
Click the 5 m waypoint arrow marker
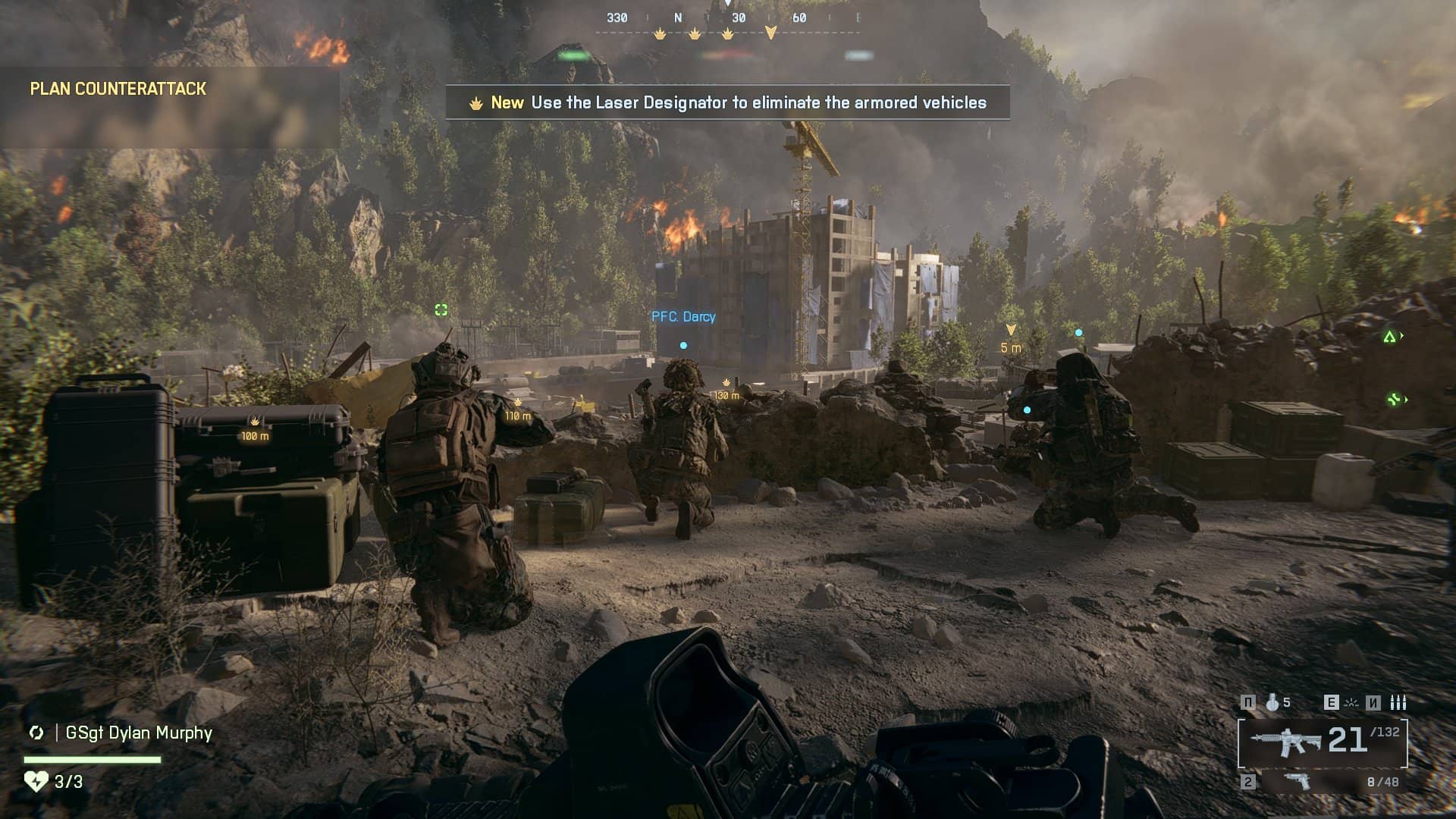pos(1011,330)
